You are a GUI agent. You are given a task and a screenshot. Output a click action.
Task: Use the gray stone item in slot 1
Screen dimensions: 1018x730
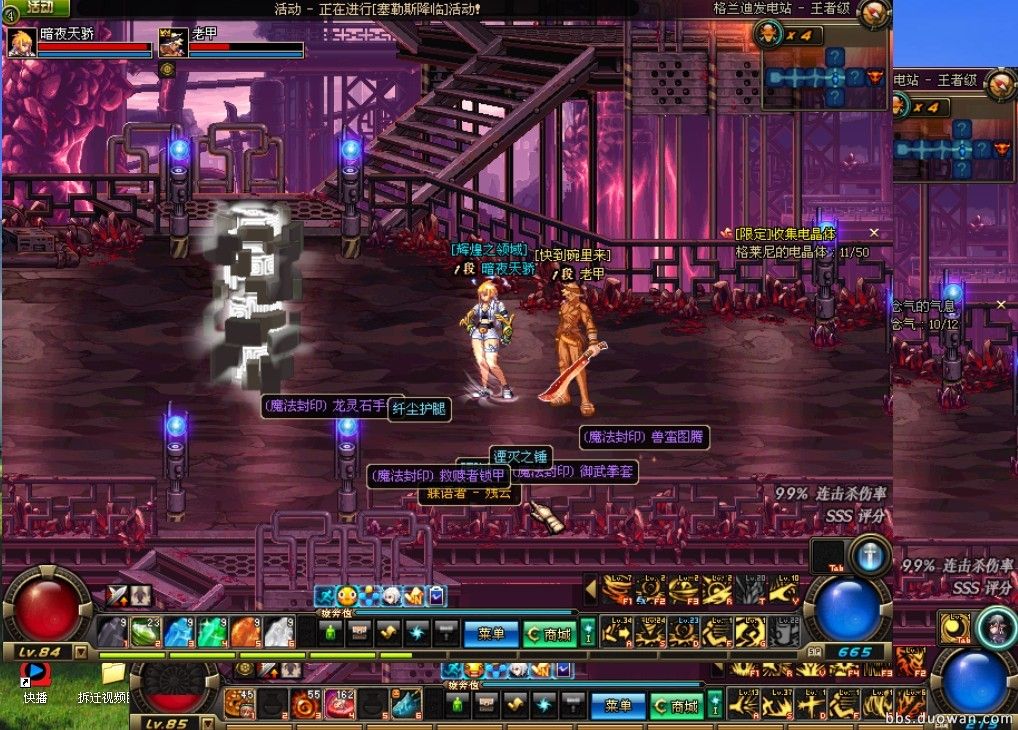pos(111,632)
